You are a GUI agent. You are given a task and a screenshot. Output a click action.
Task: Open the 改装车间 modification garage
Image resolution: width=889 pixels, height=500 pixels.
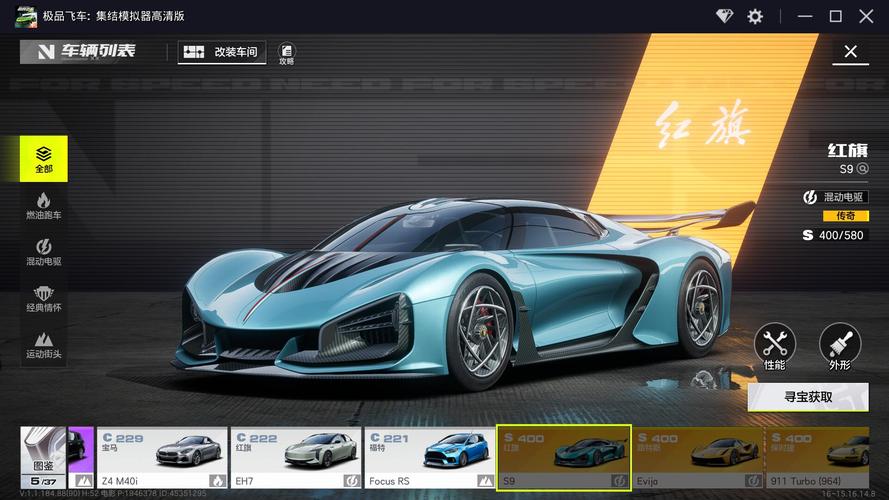222,52
